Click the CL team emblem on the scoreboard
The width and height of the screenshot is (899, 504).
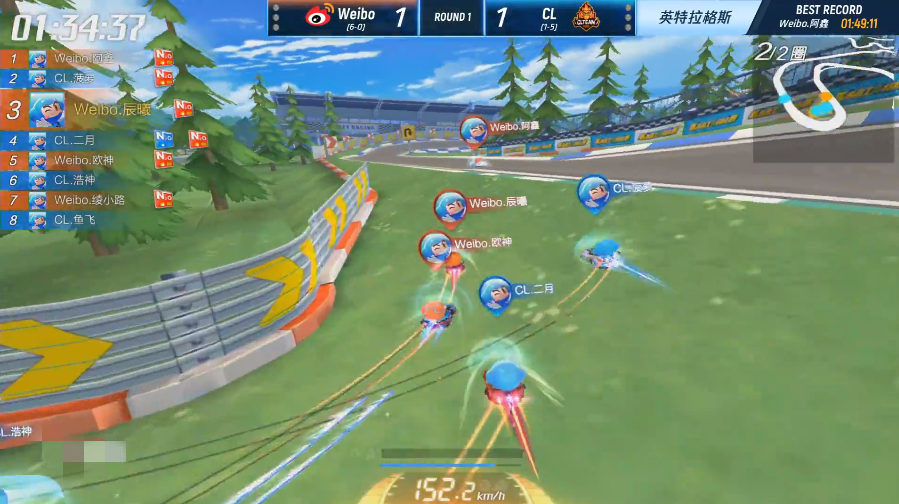coord(586,16)
